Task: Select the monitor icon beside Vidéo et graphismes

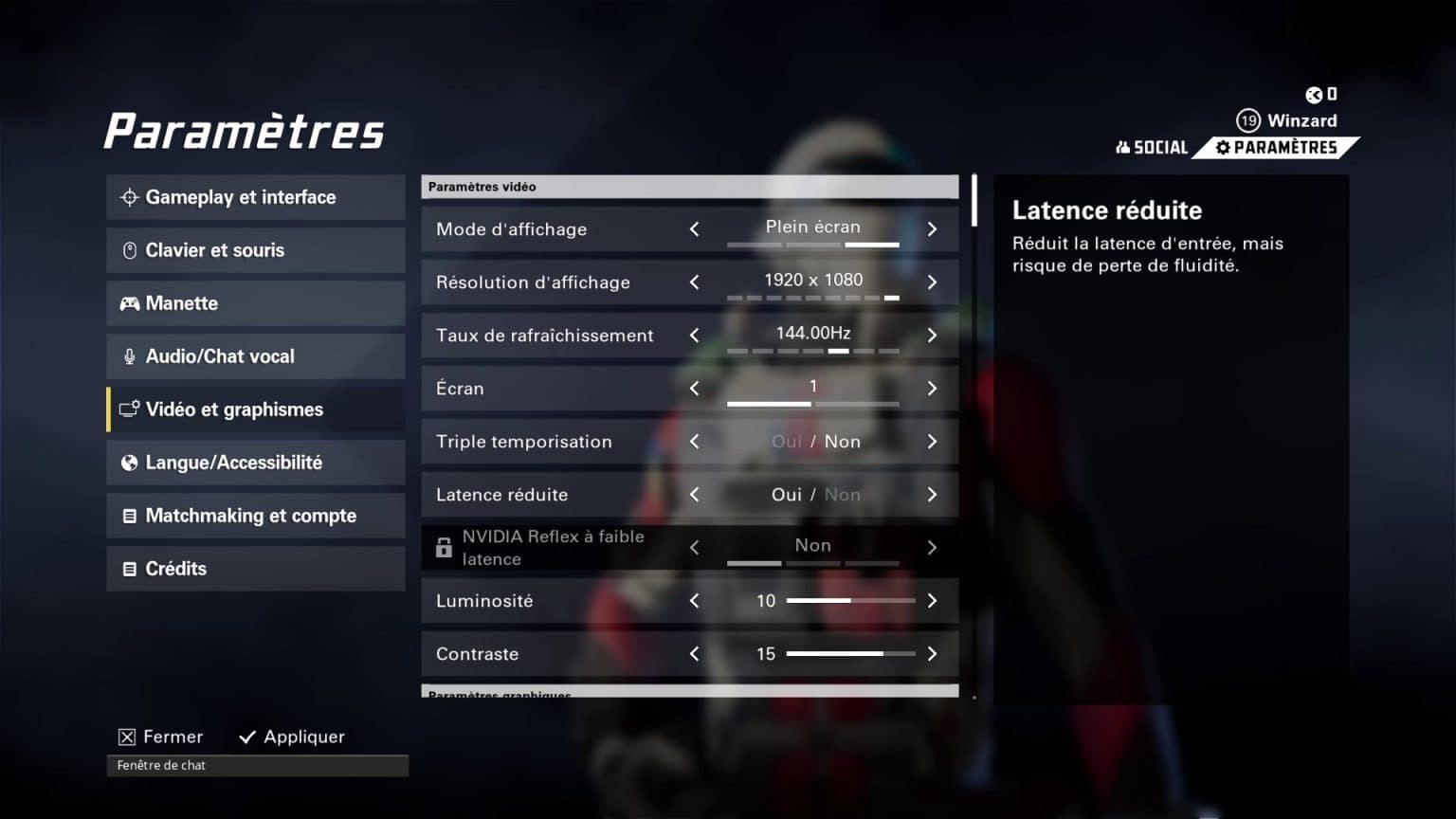Action: pos(130,409)
